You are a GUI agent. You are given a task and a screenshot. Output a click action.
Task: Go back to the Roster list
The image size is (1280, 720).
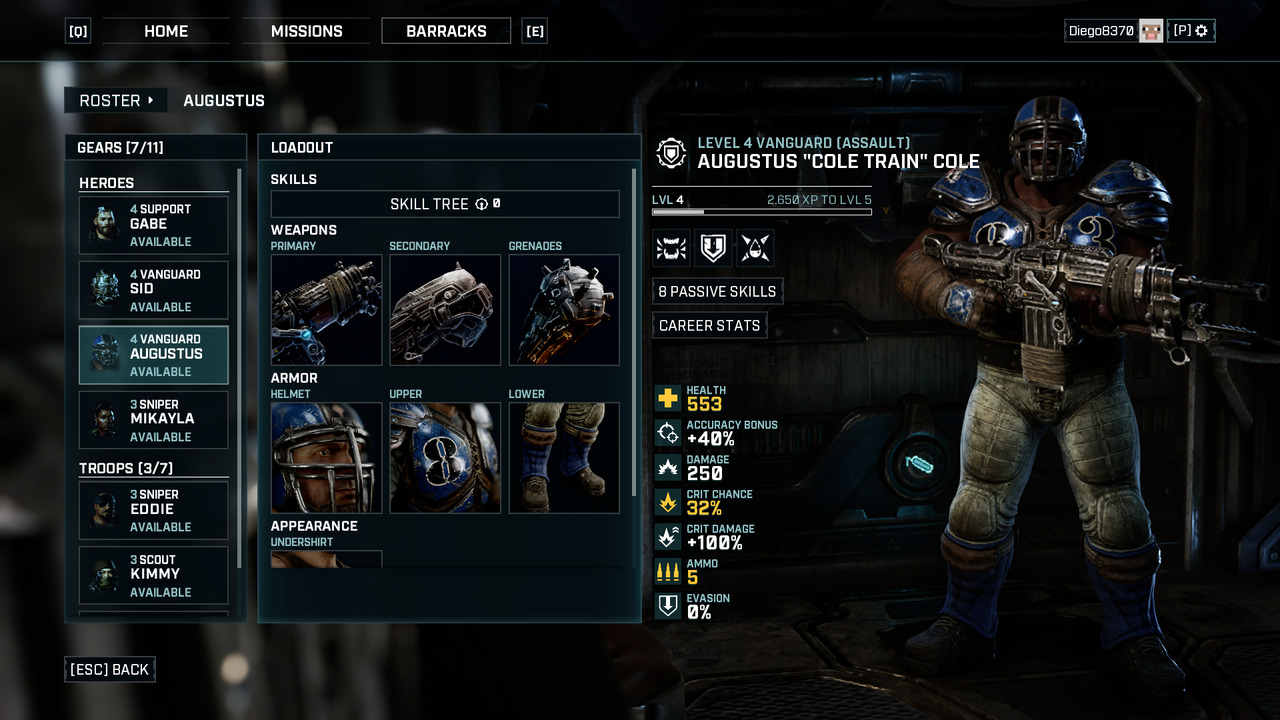click(x=116, y=100)
